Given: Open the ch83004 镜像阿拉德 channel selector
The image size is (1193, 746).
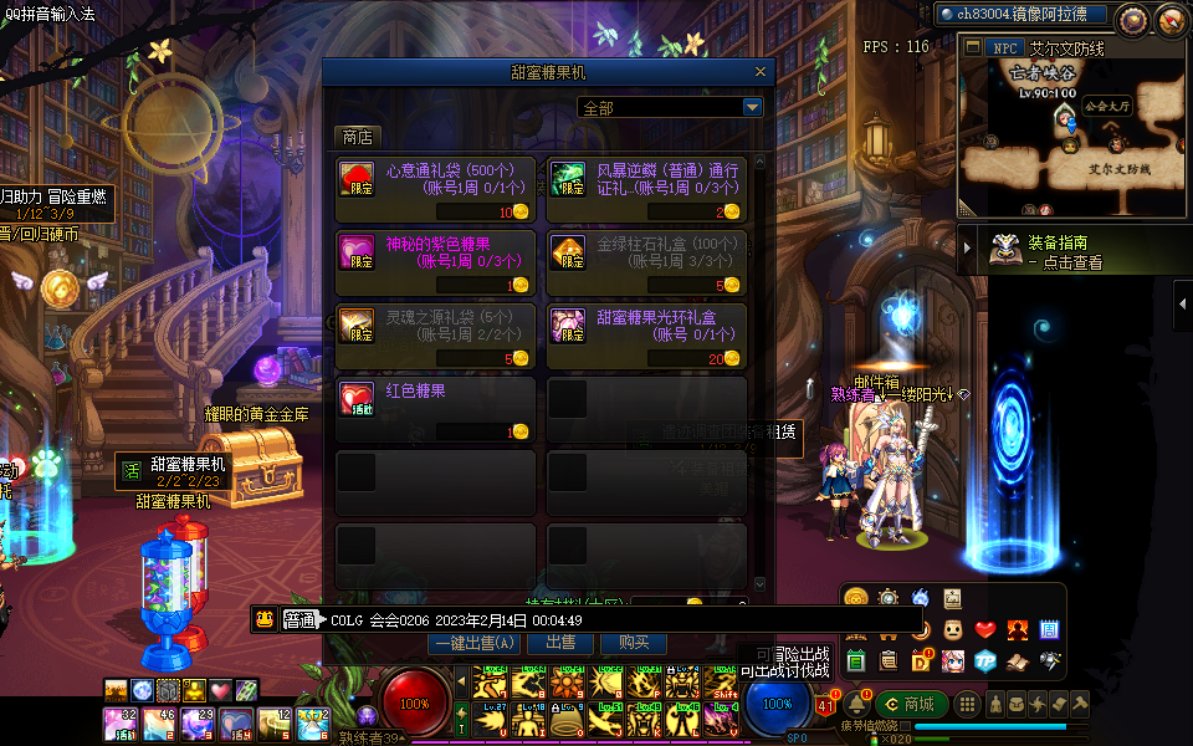Looking at the screenshot, I should point(1020,14).
